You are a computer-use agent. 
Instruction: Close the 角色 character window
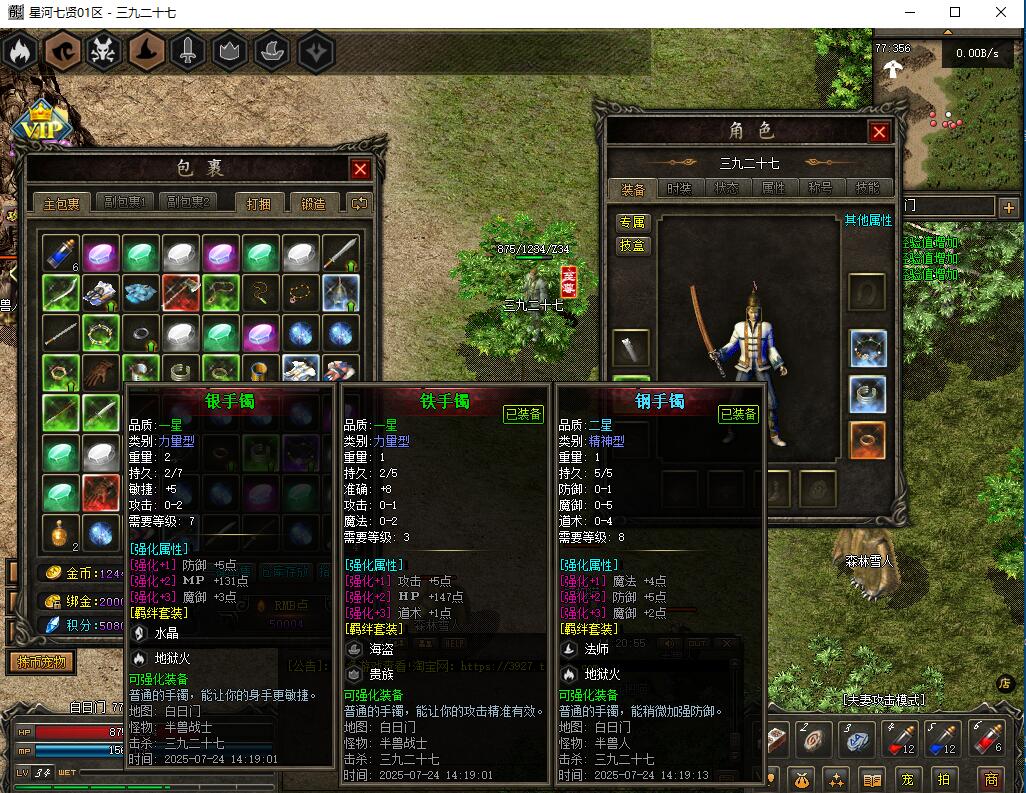coord(879,132)
